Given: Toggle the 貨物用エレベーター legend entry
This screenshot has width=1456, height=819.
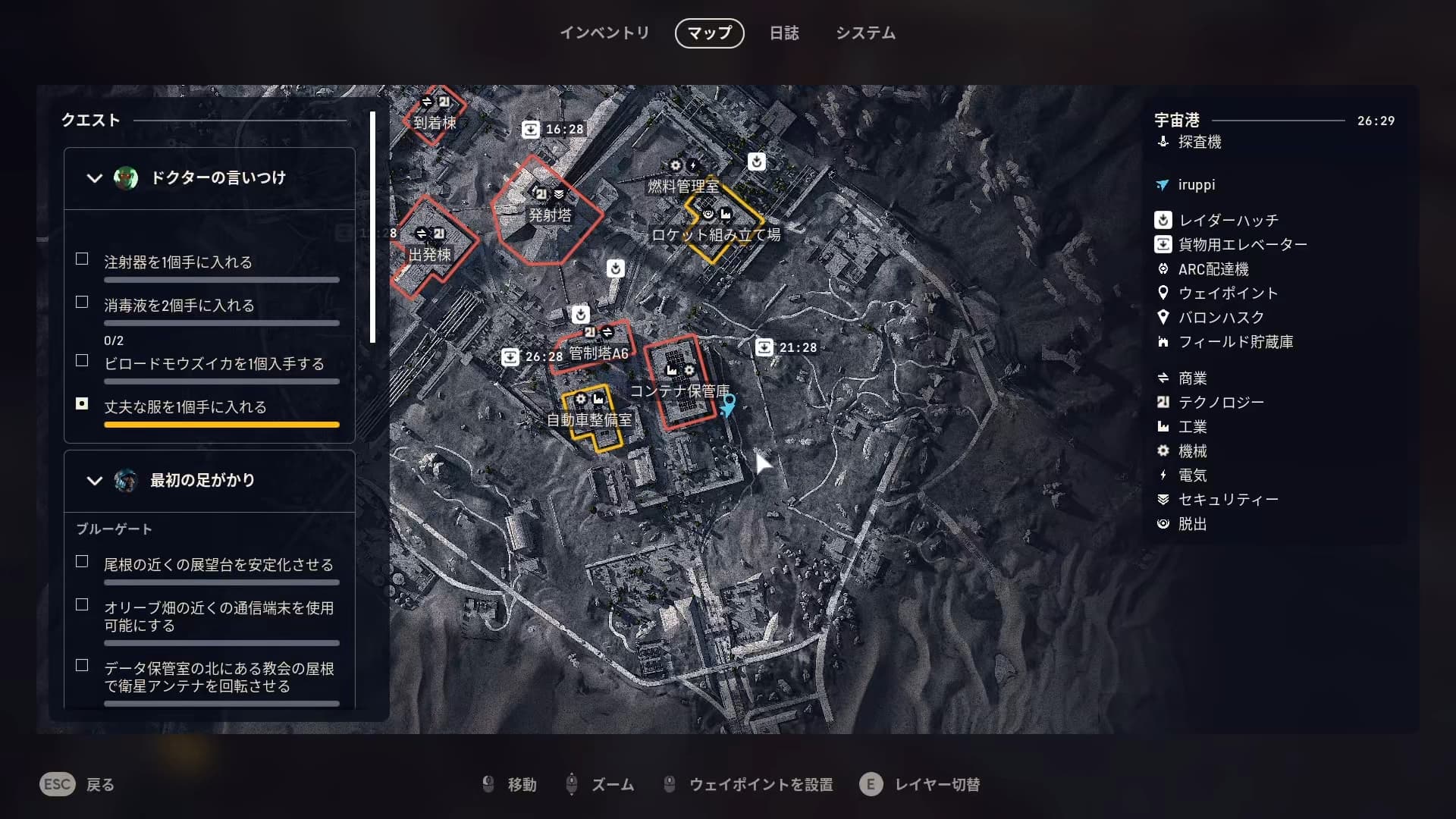Looking at the screenshot, I should [x=1242, y=245].
